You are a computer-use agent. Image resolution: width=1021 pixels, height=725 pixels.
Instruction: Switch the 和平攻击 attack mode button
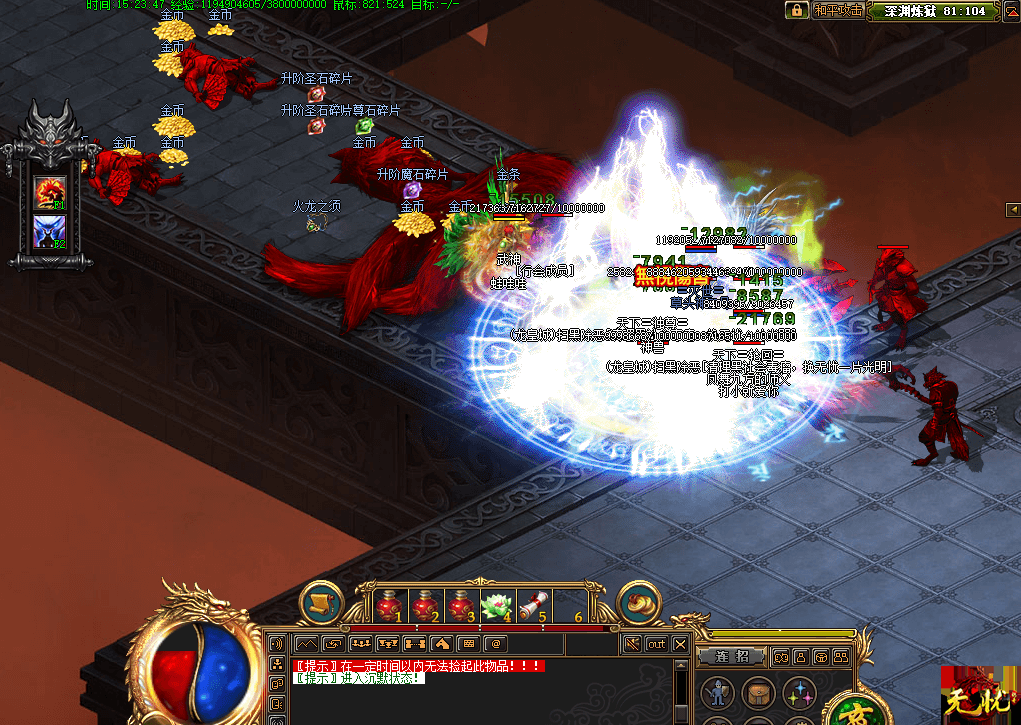click(x=838, y=10)
